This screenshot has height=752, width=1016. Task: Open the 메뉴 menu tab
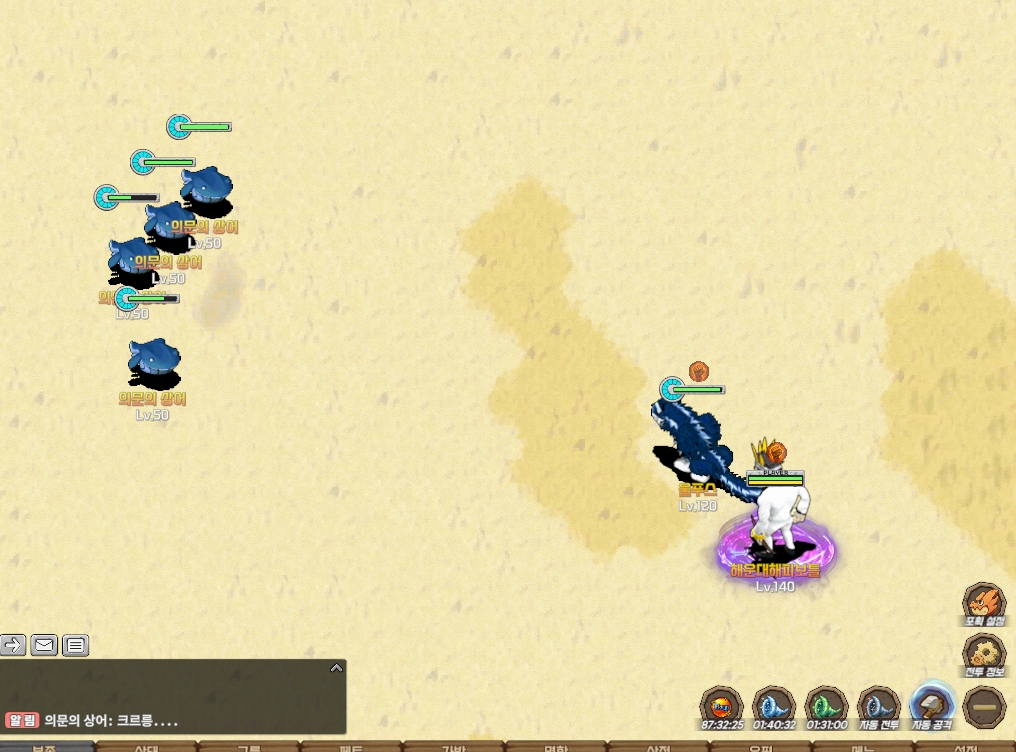tap(862, 747)
